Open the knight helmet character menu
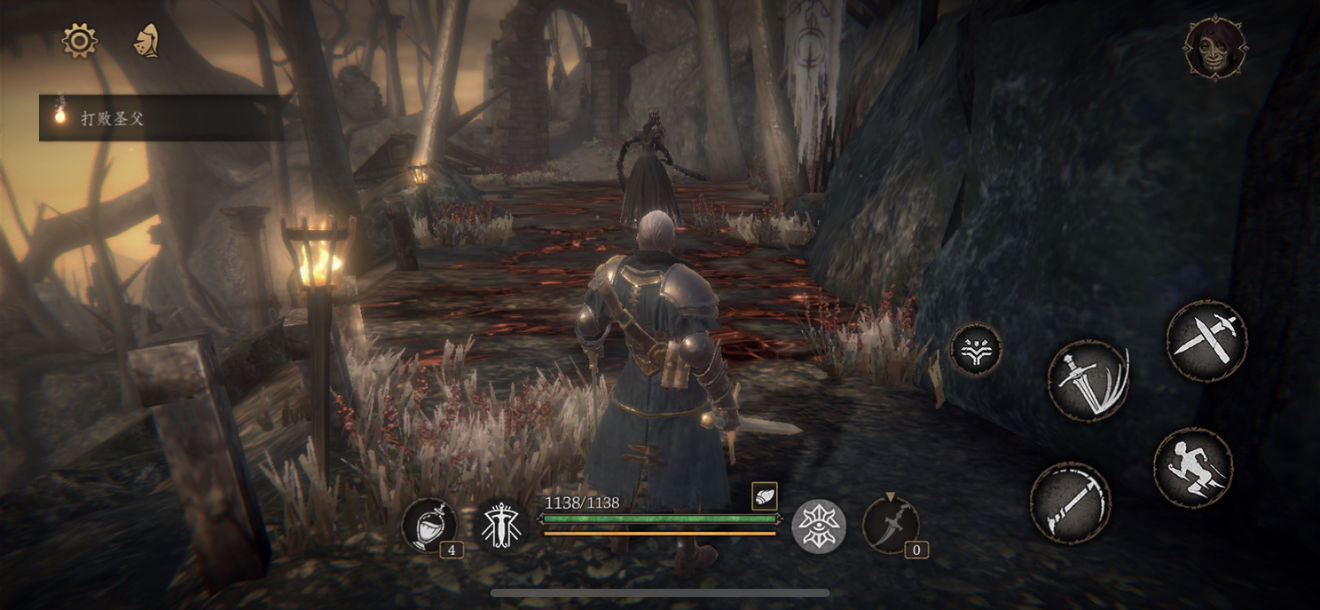Image resolution: width=1320 pixels, height=610 pixels. point(147,40)
